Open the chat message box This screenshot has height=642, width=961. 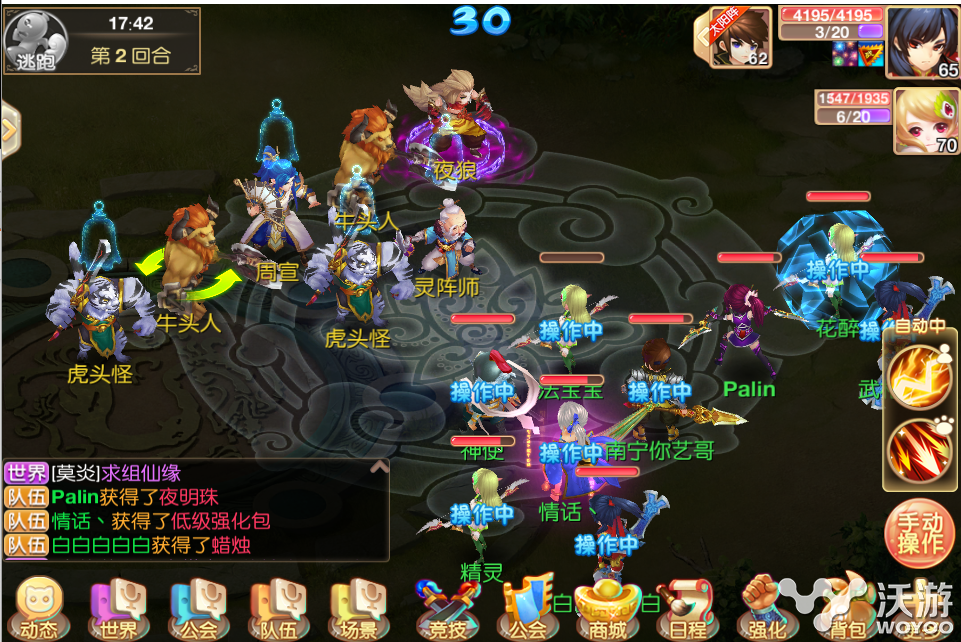[x=195, y=509]
